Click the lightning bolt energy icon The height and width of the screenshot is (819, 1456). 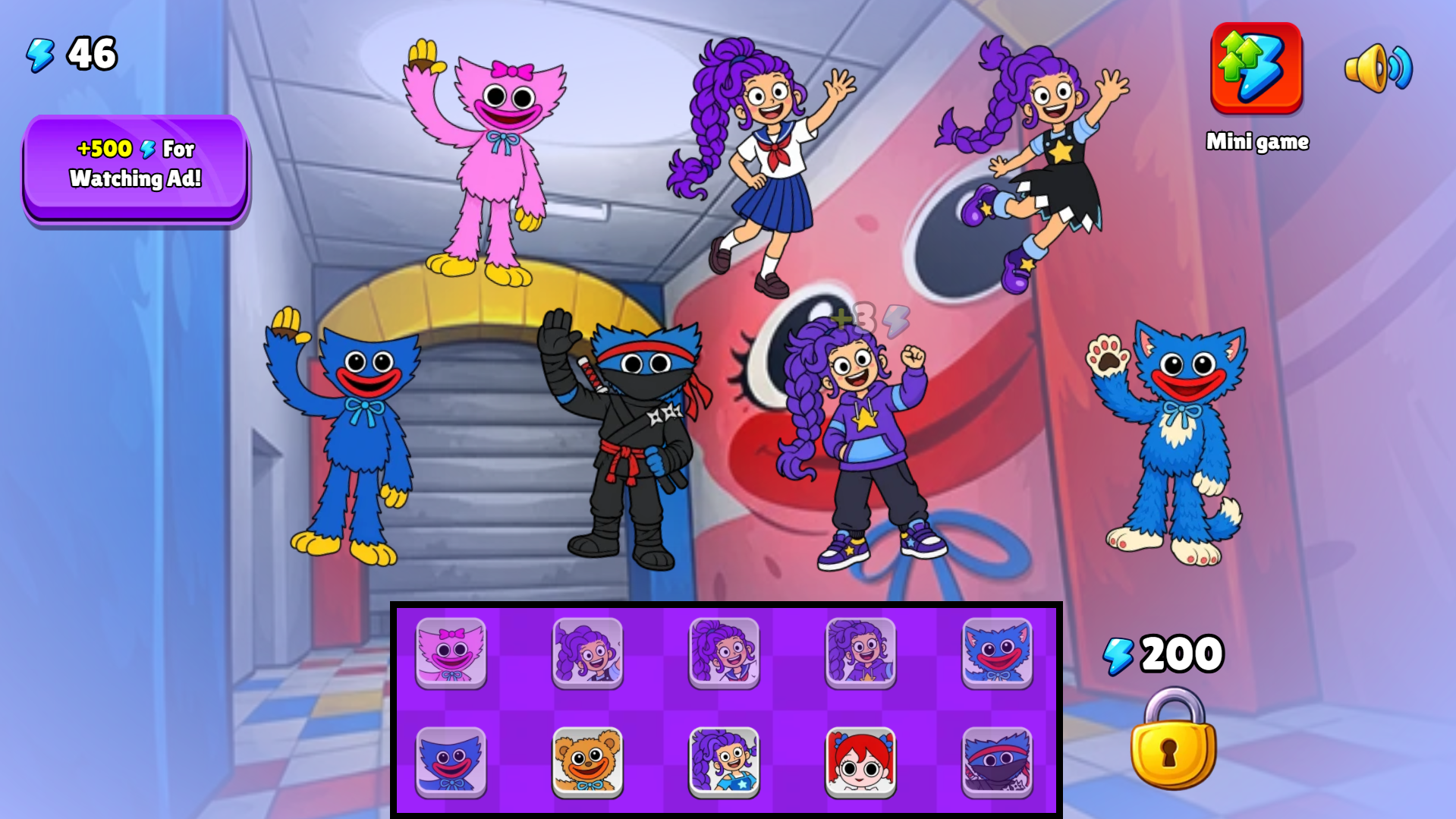40,52
